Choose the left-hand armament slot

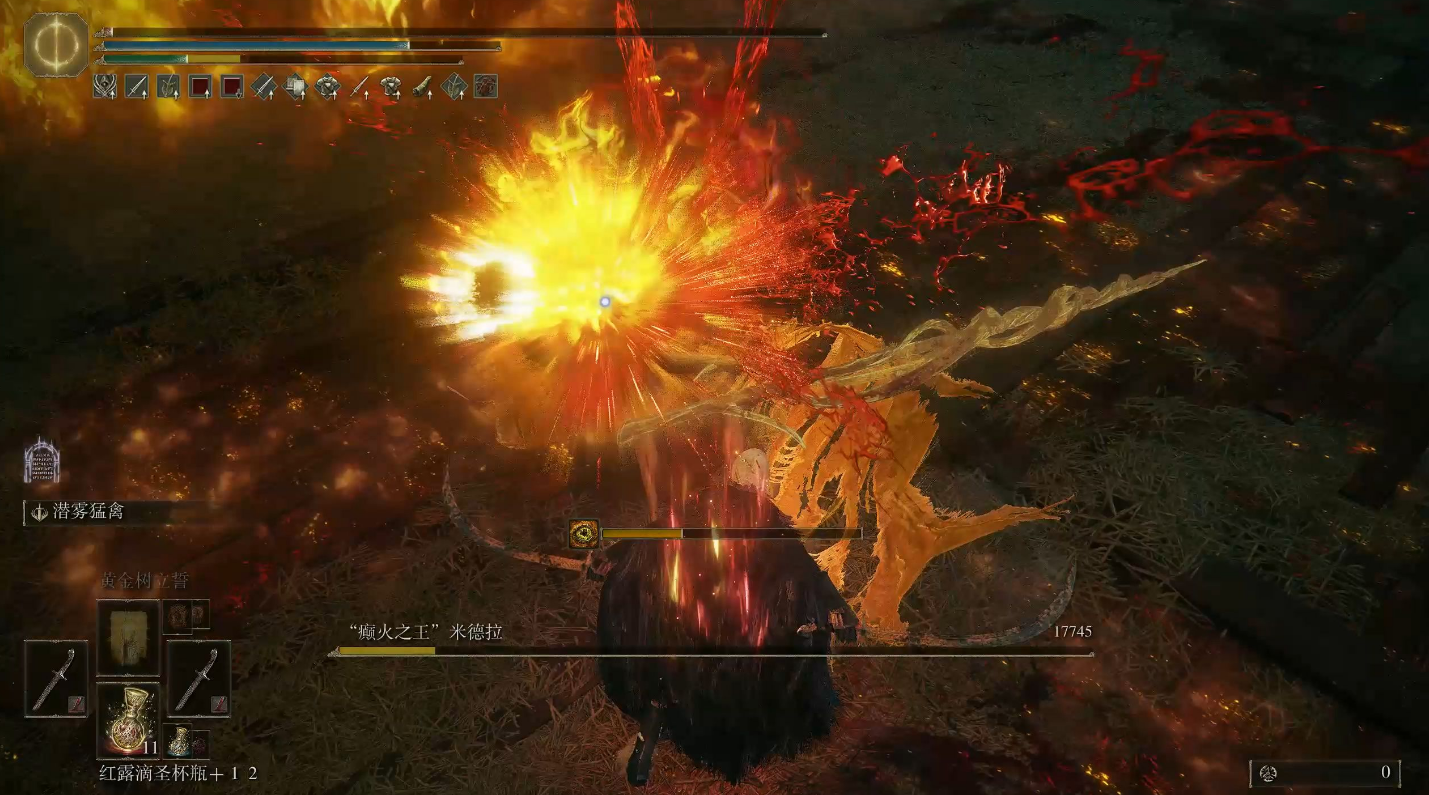click(x=56, y=679)
